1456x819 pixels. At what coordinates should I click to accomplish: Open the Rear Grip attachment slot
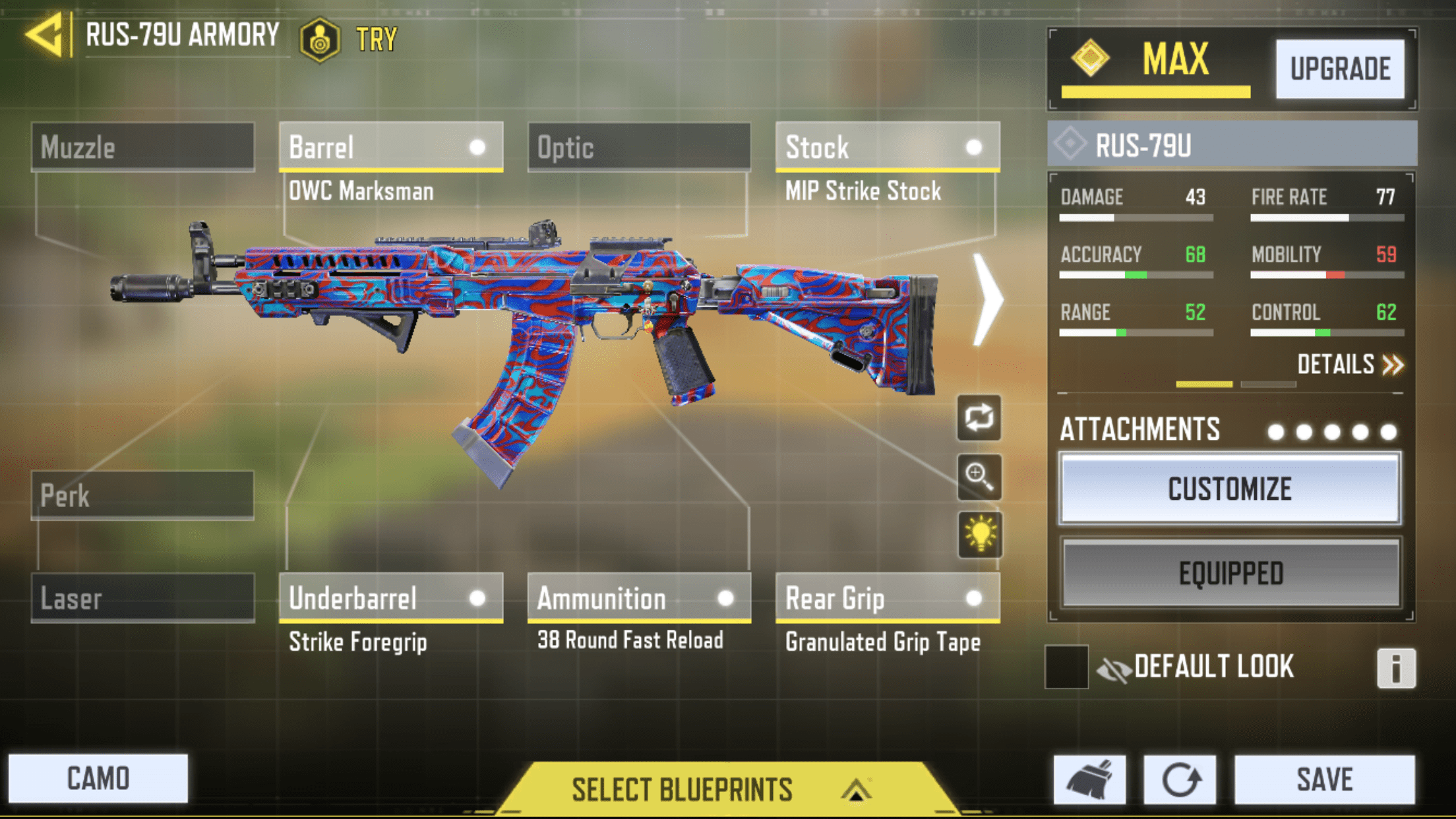[887, 598]
